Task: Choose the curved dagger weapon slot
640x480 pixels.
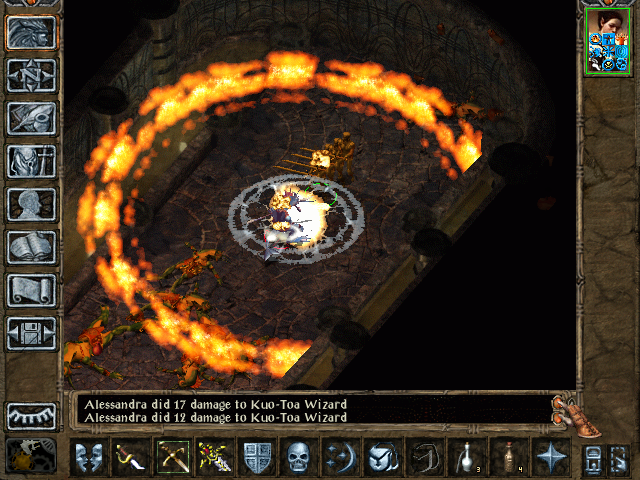Action: [131, 459]
